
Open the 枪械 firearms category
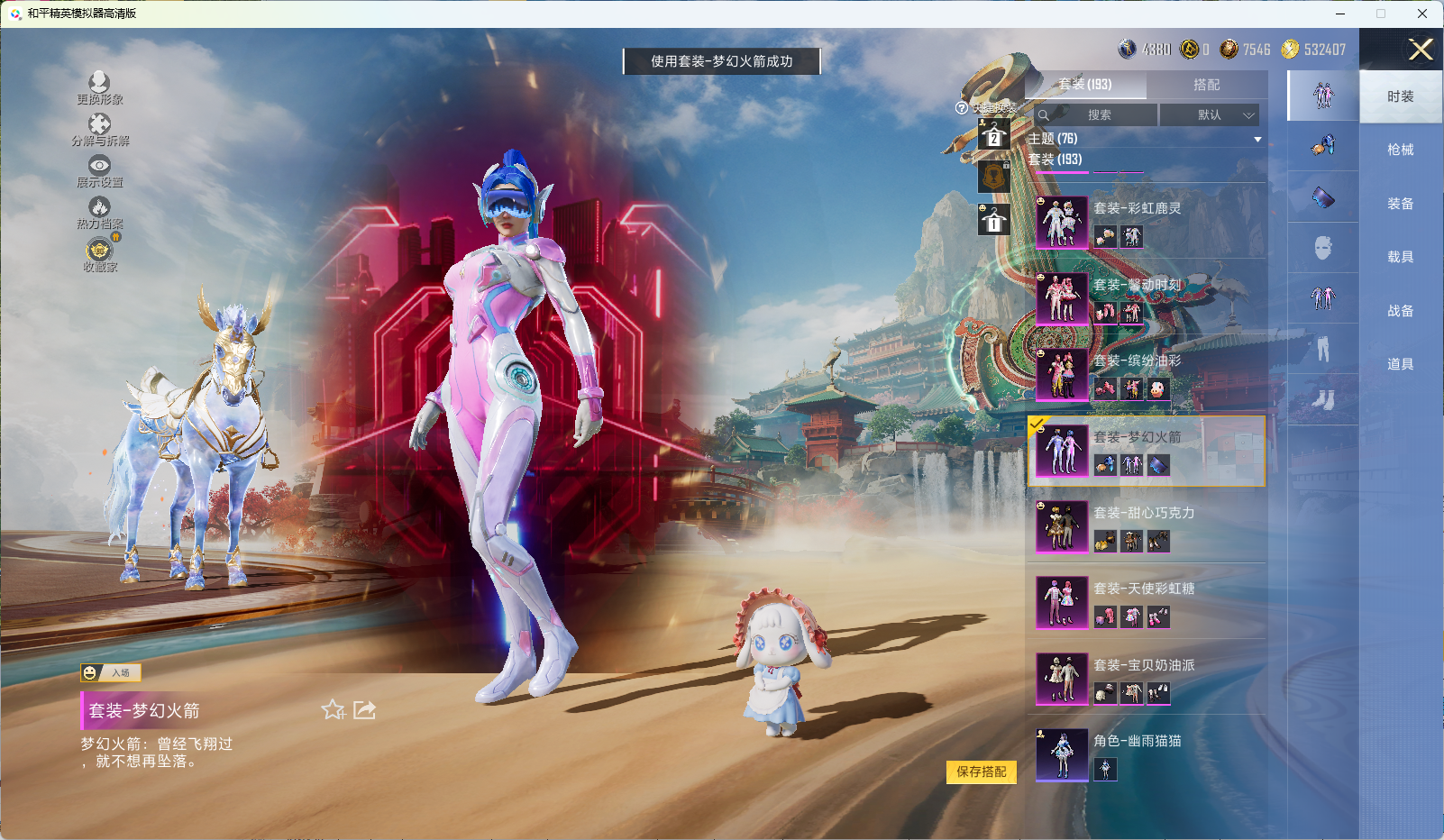tap(1400, 150)
